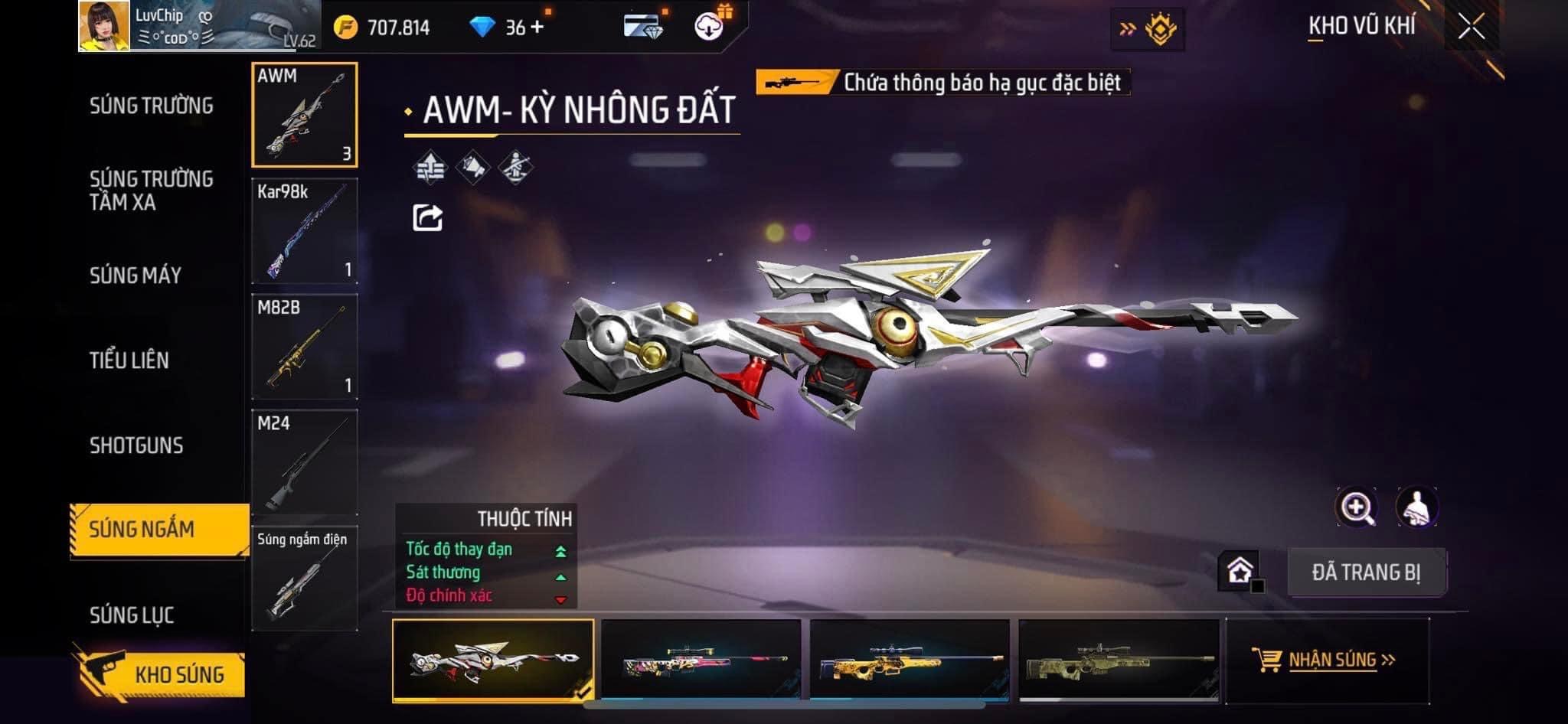1568x724 pixels.
Task: Preview the weapon on the character
Action: 1416,507
